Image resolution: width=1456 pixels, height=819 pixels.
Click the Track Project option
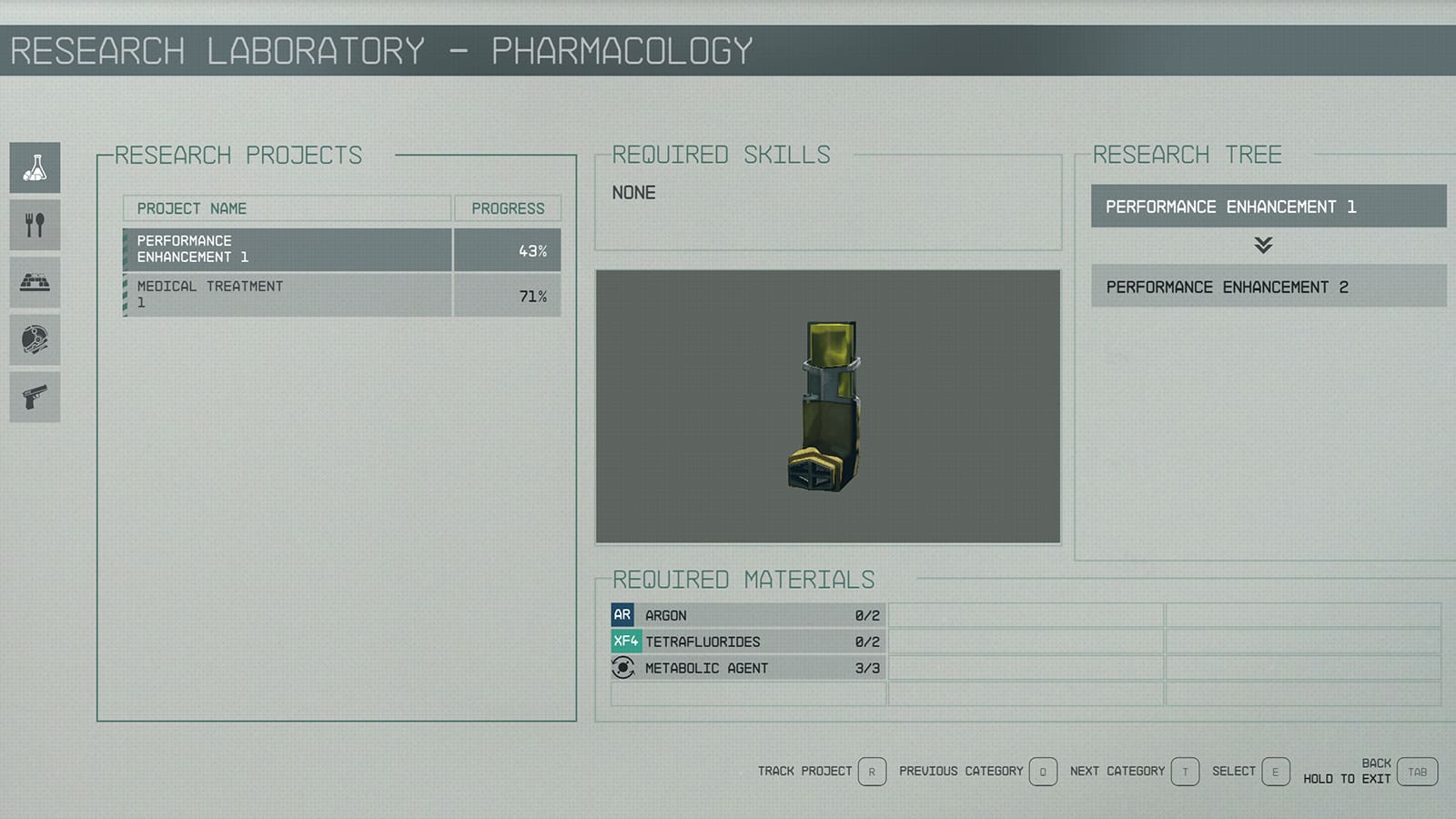coord(871,772)
